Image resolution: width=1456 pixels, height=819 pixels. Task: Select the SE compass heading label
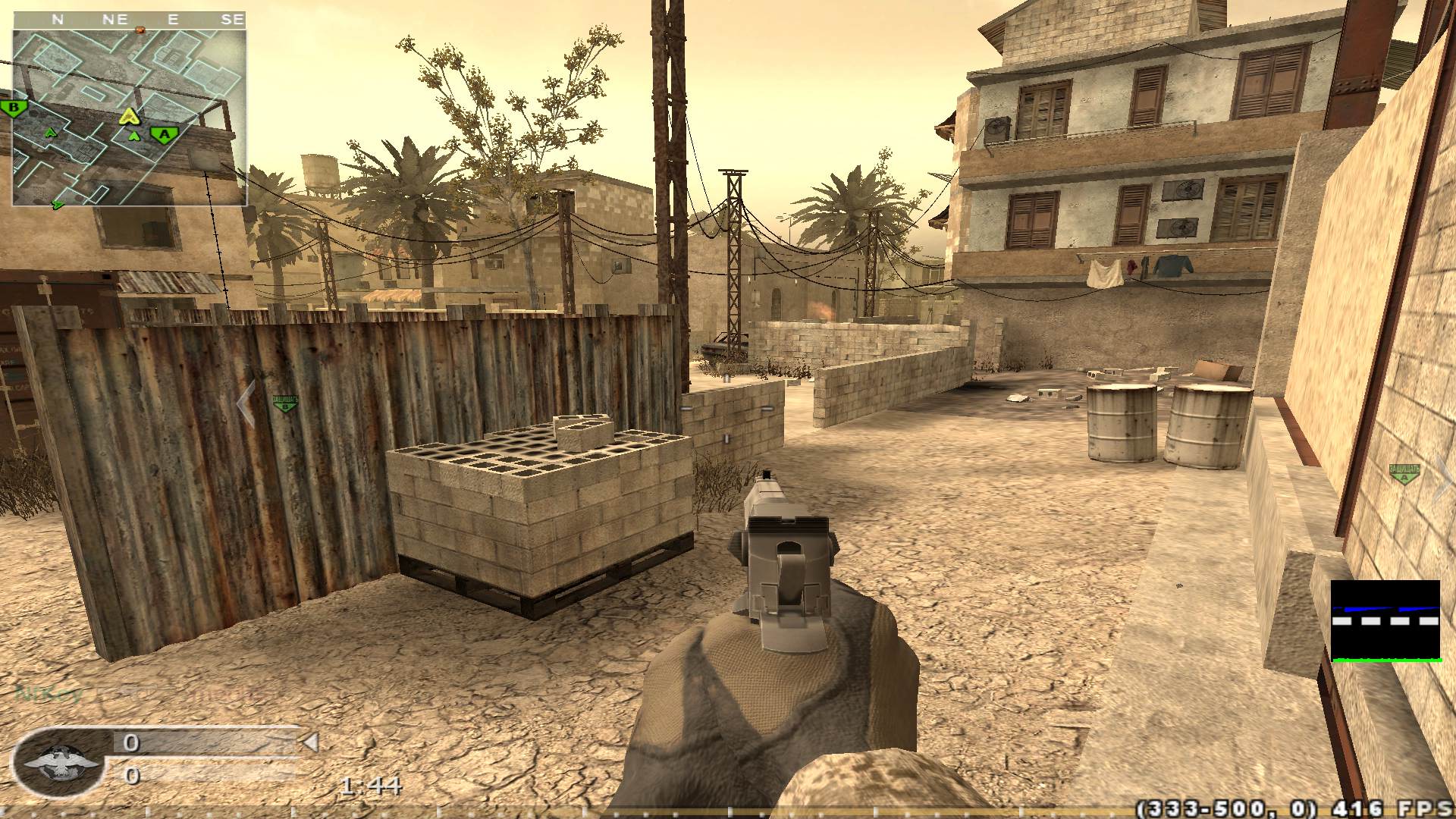coord(235,19)
